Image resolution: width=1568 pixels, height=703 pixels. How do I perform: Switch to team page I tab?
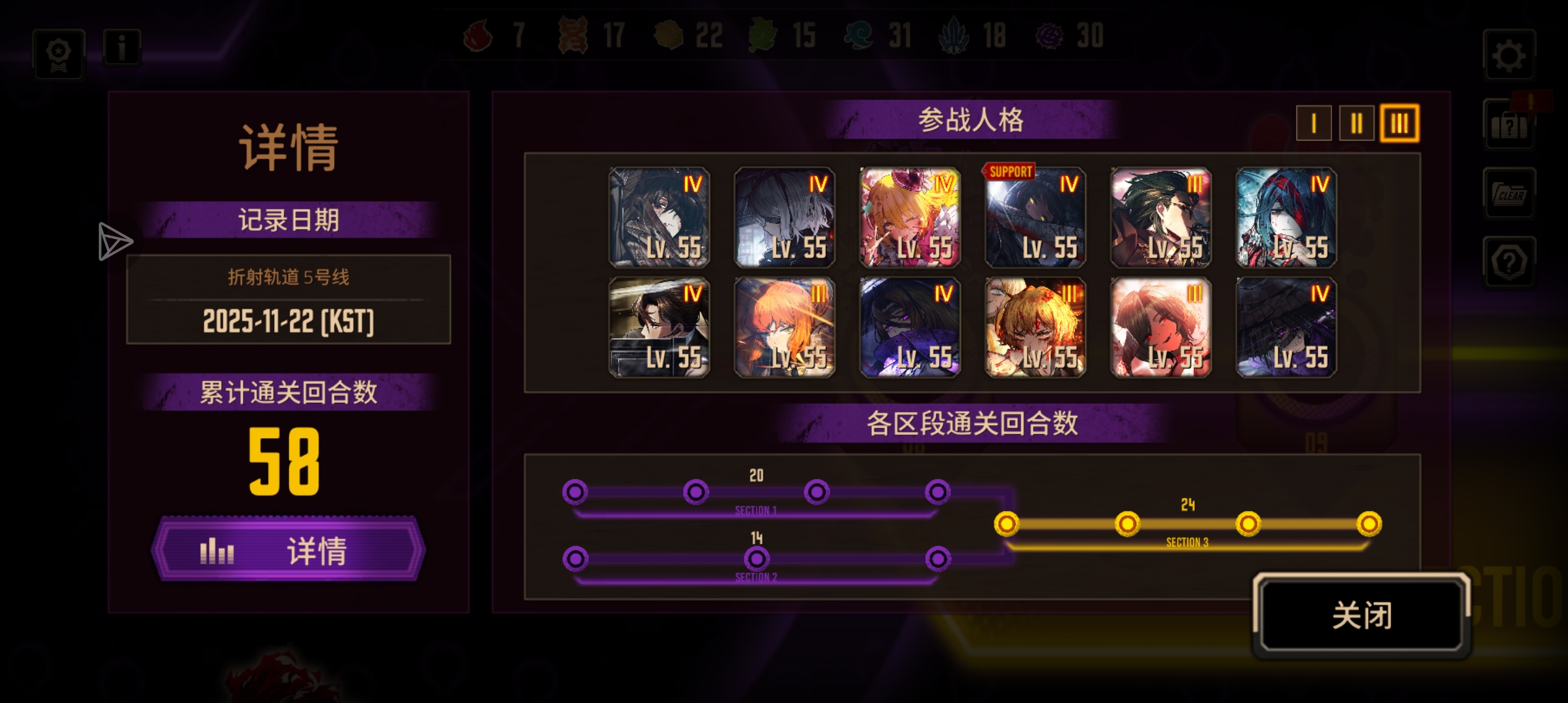pyautogui.click(x=1313, y=124)
